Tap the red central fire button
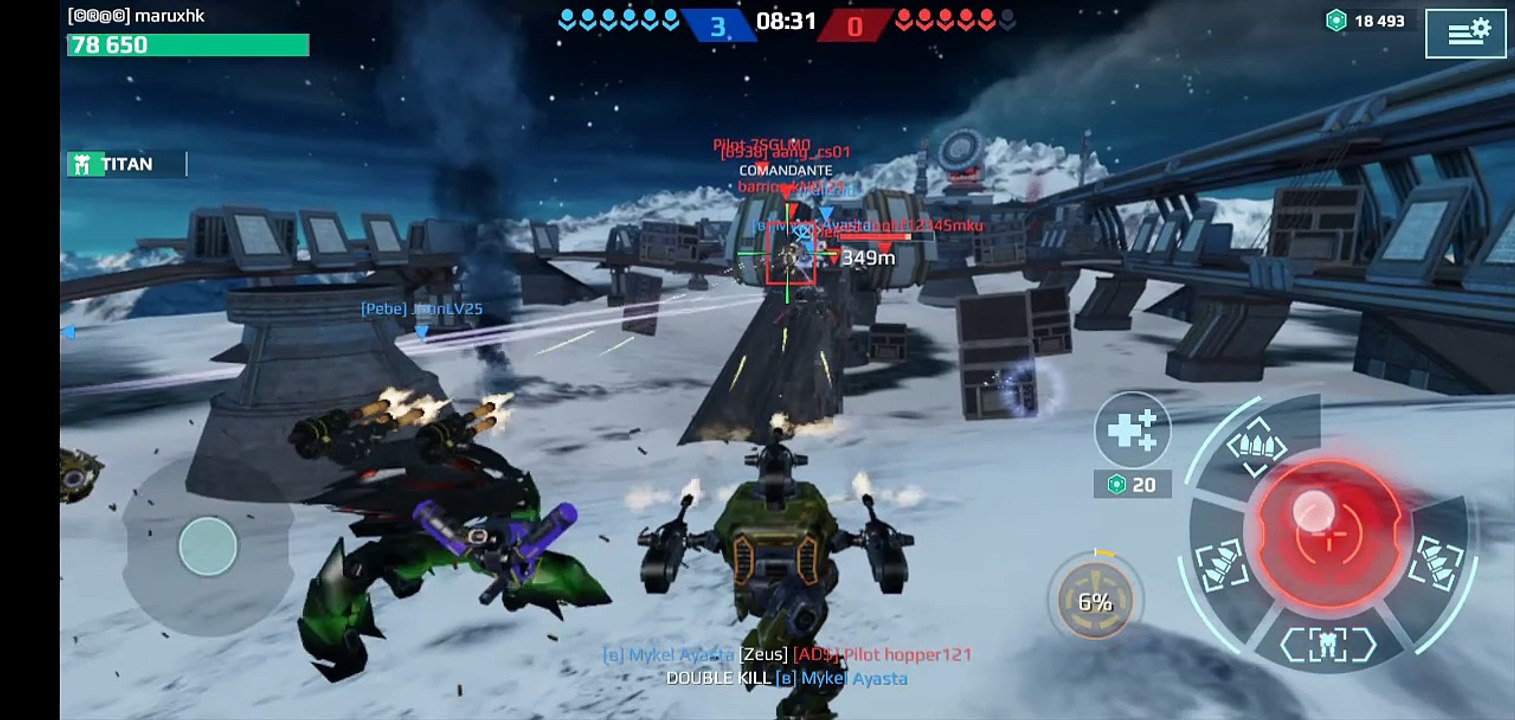Screen dimensions: 1515x720 (1328, 532)
